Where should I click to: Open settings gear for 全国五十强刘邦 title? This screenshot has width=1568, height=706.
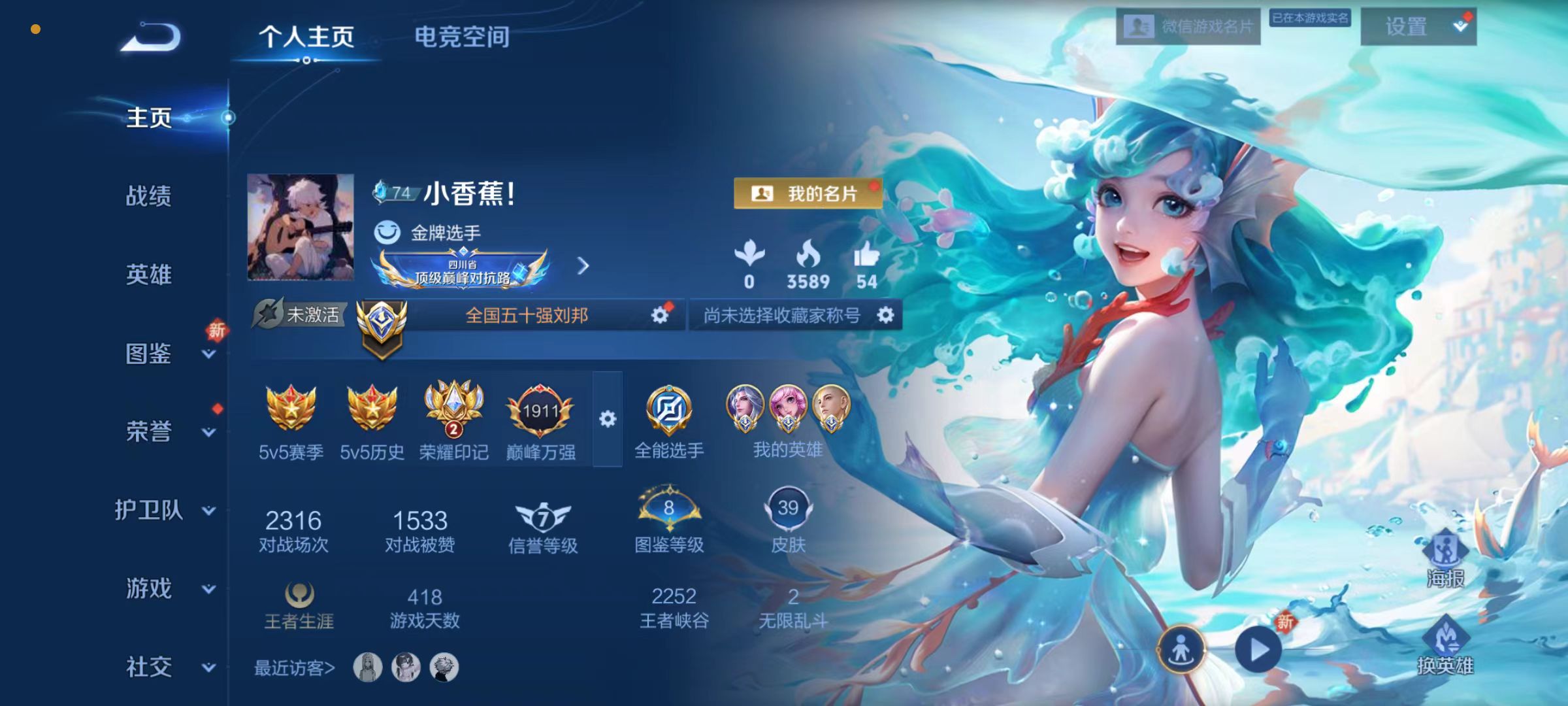click(x=660, y=316)
